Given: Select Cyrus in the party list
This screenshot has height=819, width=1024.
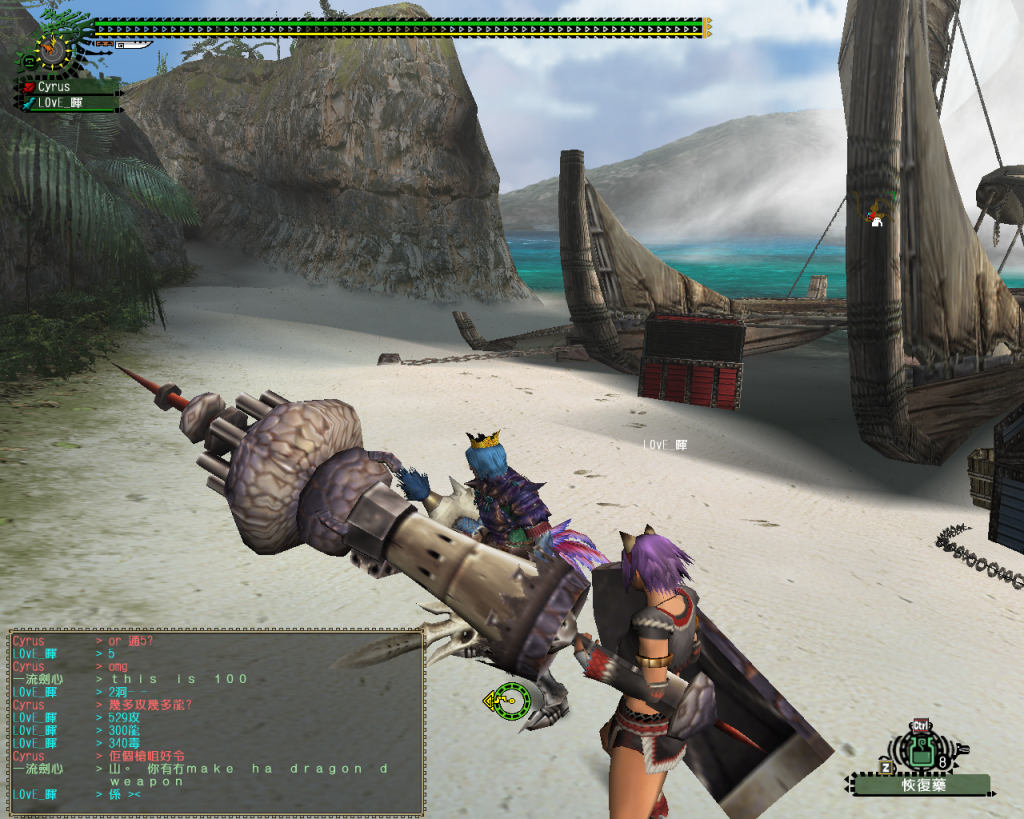Looking at the screenshot, I should click(60, 88).
